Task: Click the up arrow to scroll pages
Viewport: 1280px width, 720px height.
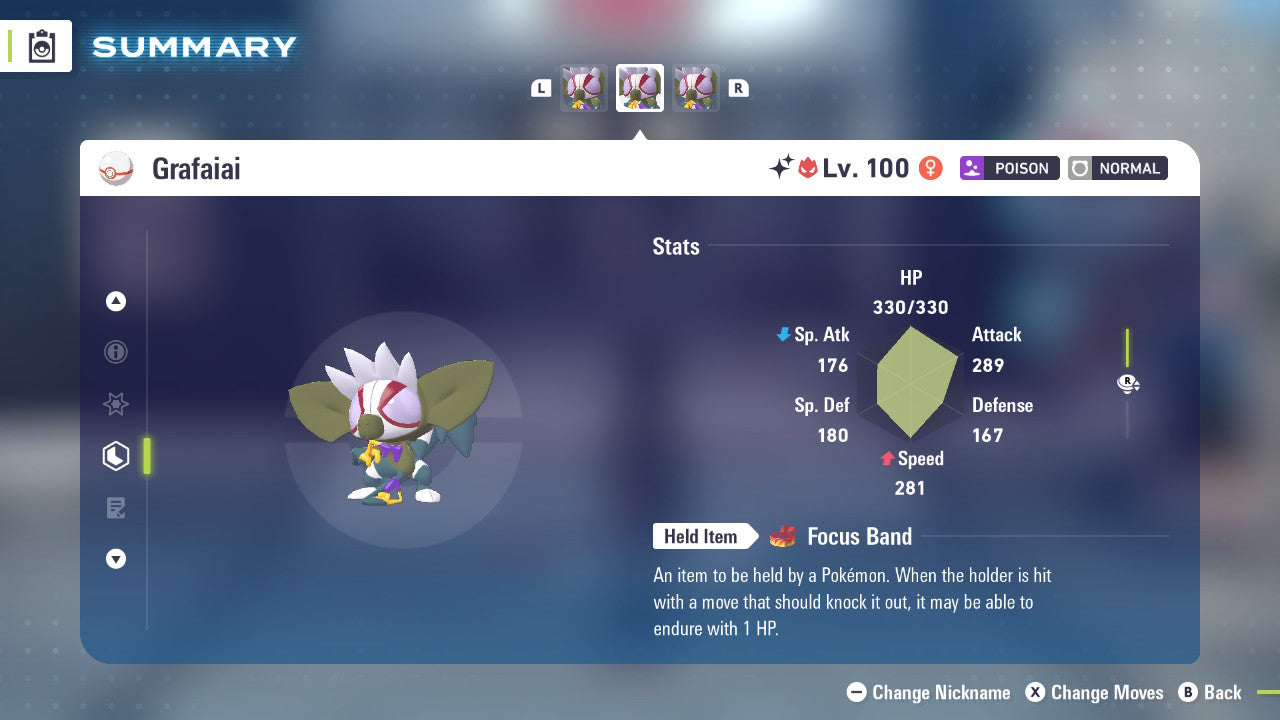Action: [116, 301]
